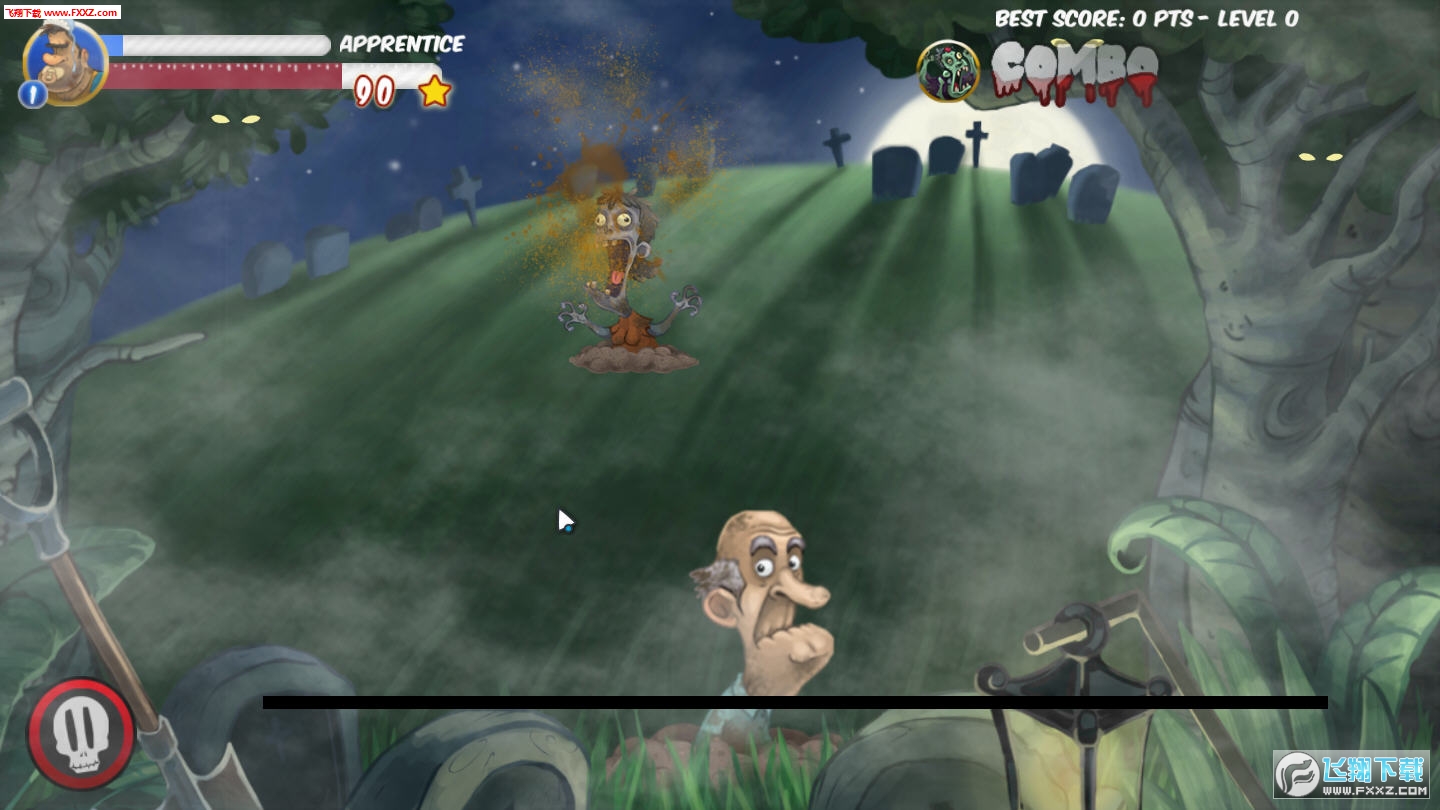
Task: Open the blue info badge on portrait
Action: click(x=32, y=95)
